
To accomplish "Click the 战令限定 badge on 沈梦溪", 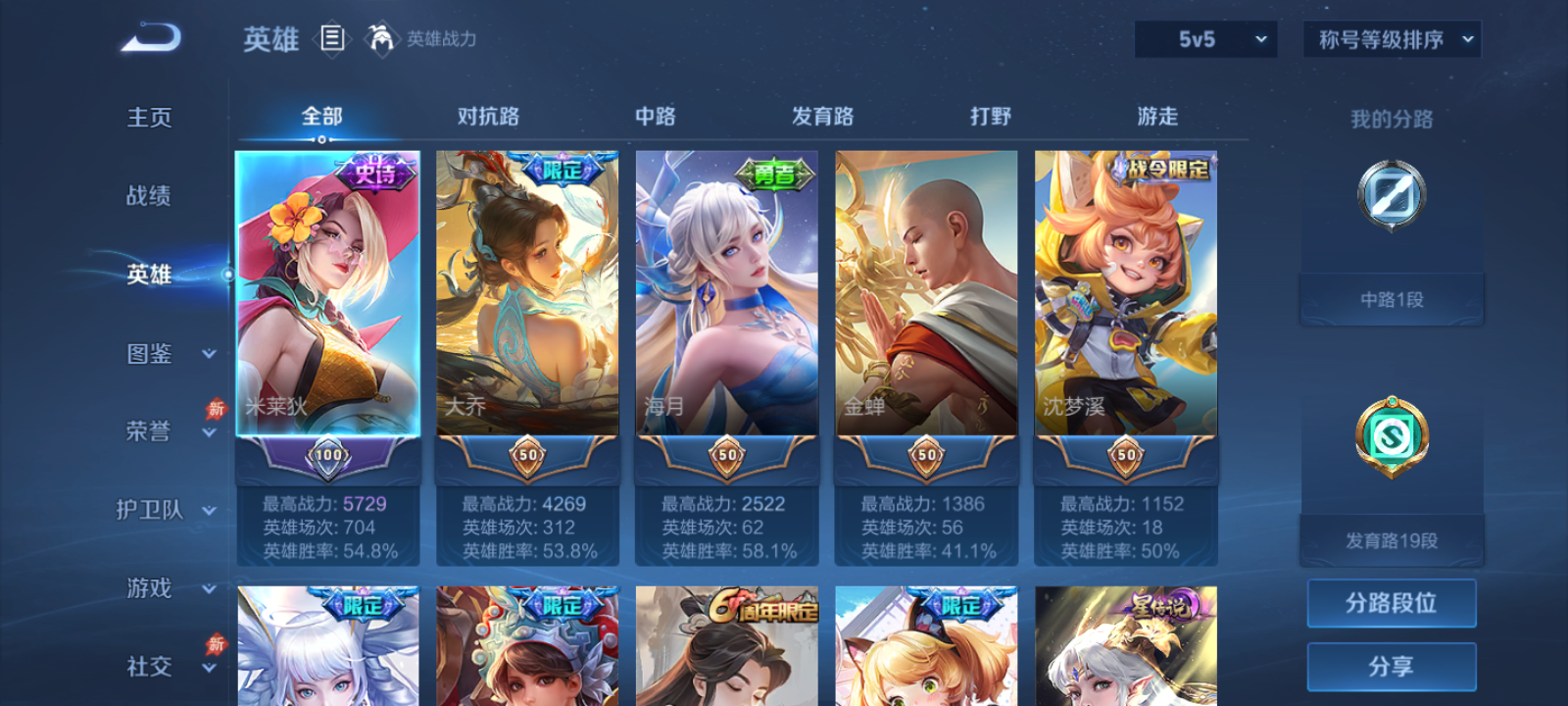I will (x=1165, y=168).
